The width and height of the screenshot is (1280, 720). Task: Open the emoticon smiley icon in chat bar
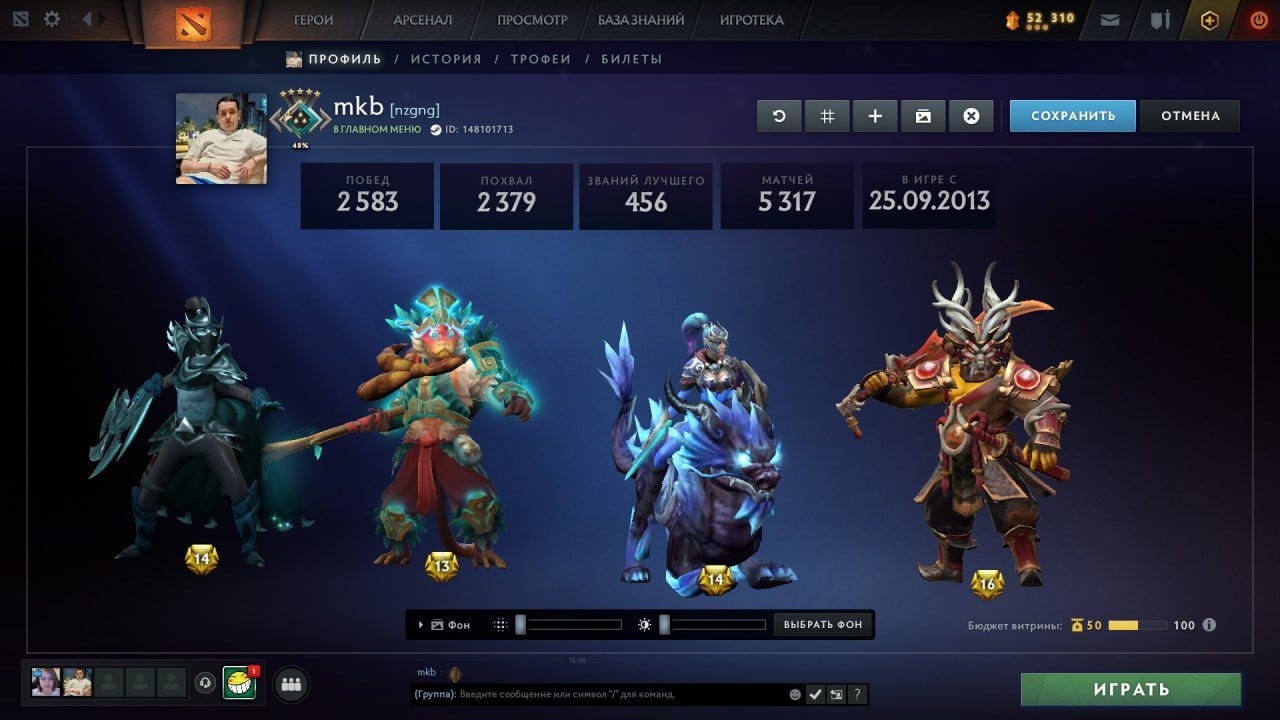point(794,694)
